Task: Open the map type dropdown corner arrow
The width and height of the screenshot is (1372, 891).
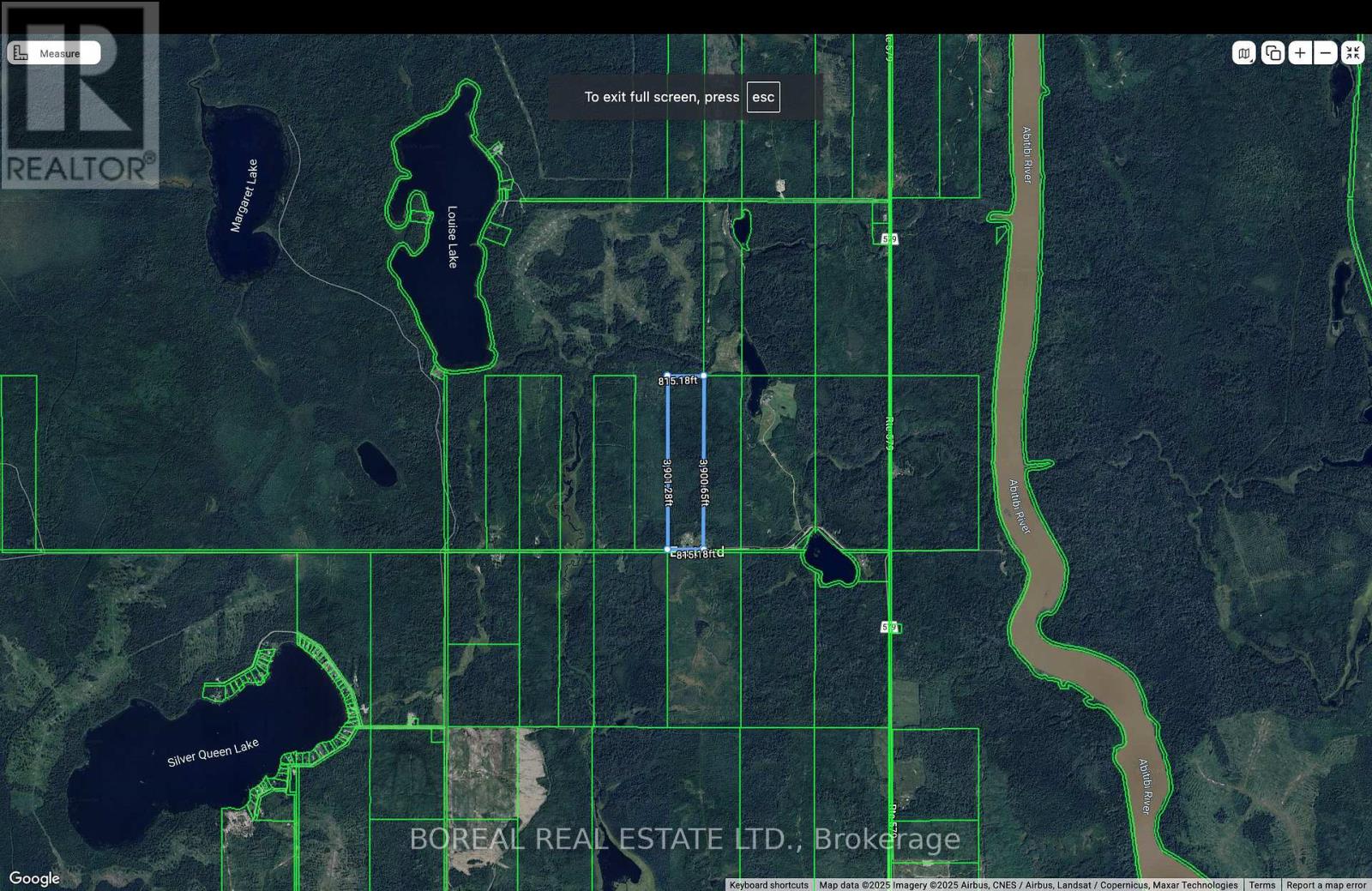Action: click(x=1252, y=58)
